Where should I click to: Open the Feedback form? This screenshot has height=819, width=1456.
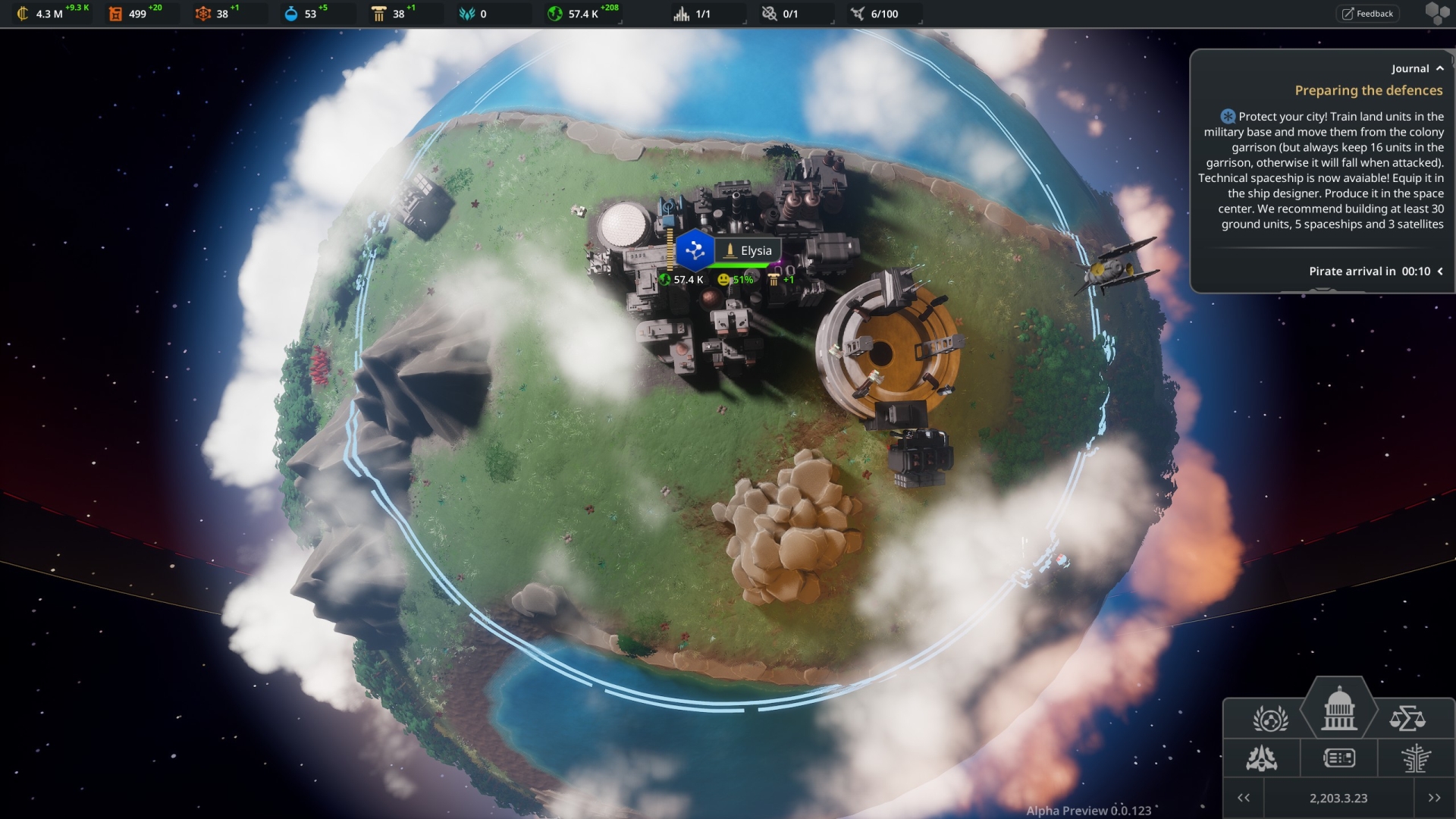1367,14
